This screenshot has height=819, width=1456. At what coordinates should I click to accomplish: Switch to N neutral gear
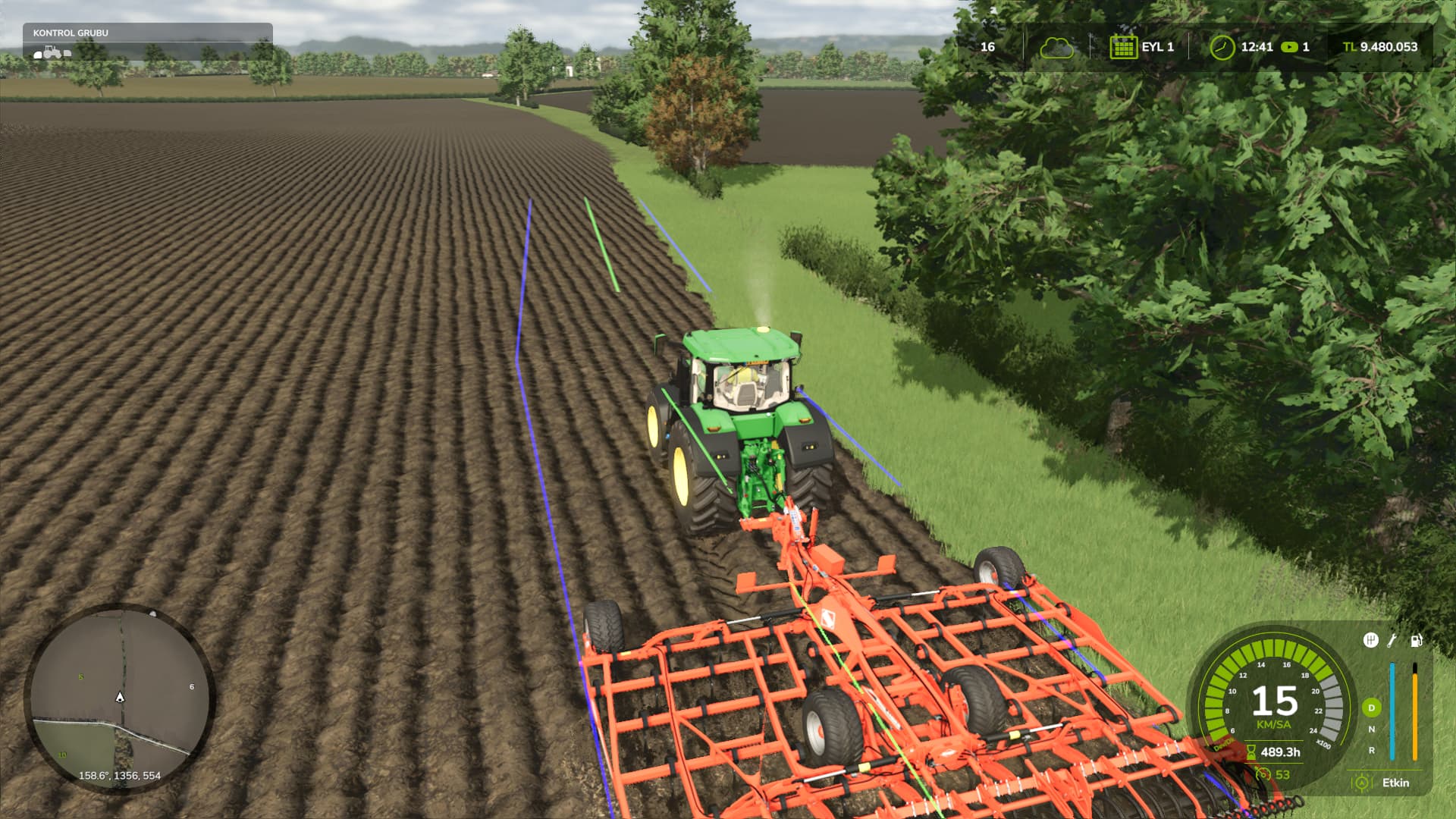(1371, 729)
